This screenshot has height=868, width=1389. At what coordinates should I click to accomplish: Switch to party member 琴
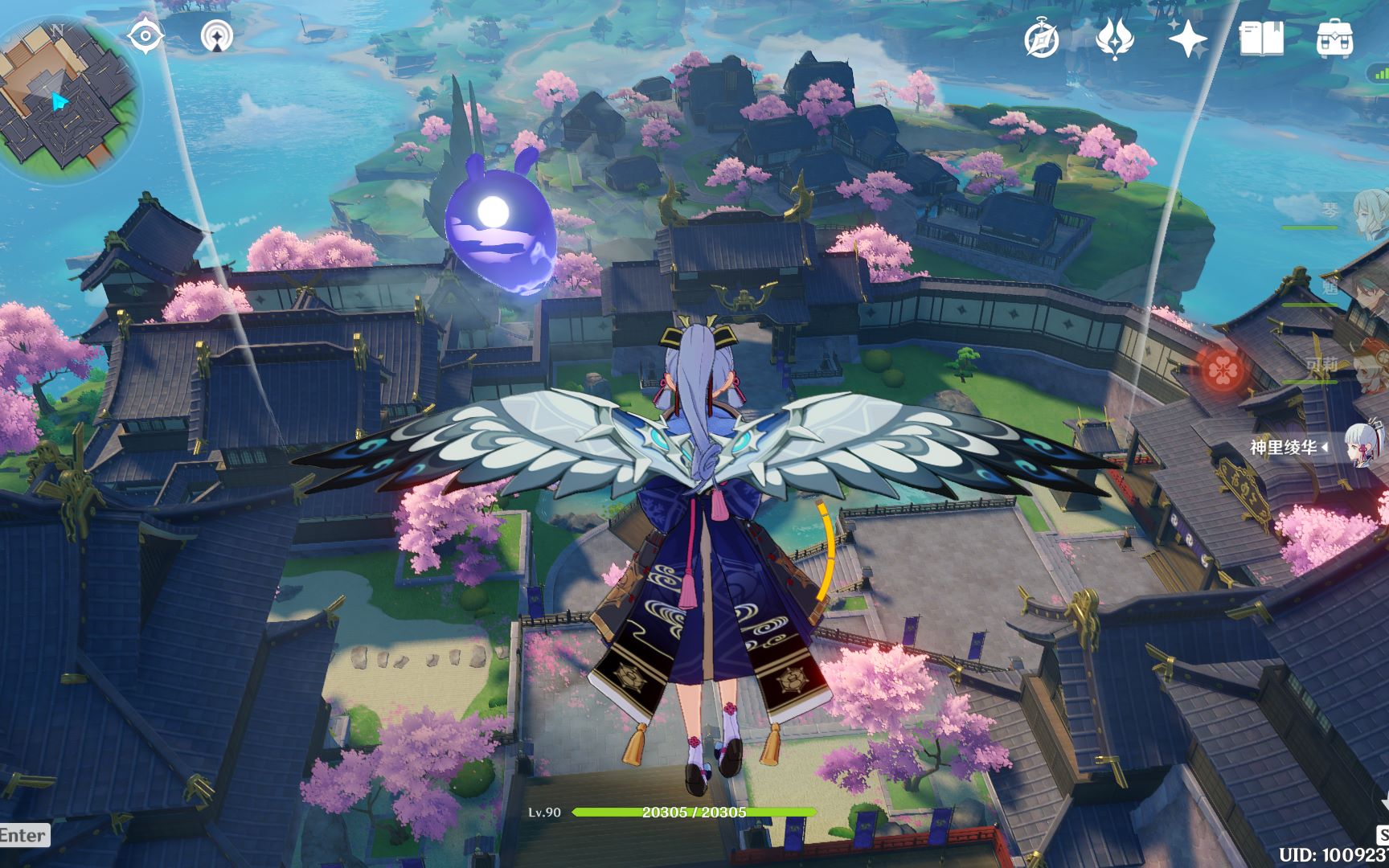[1368, 213]
